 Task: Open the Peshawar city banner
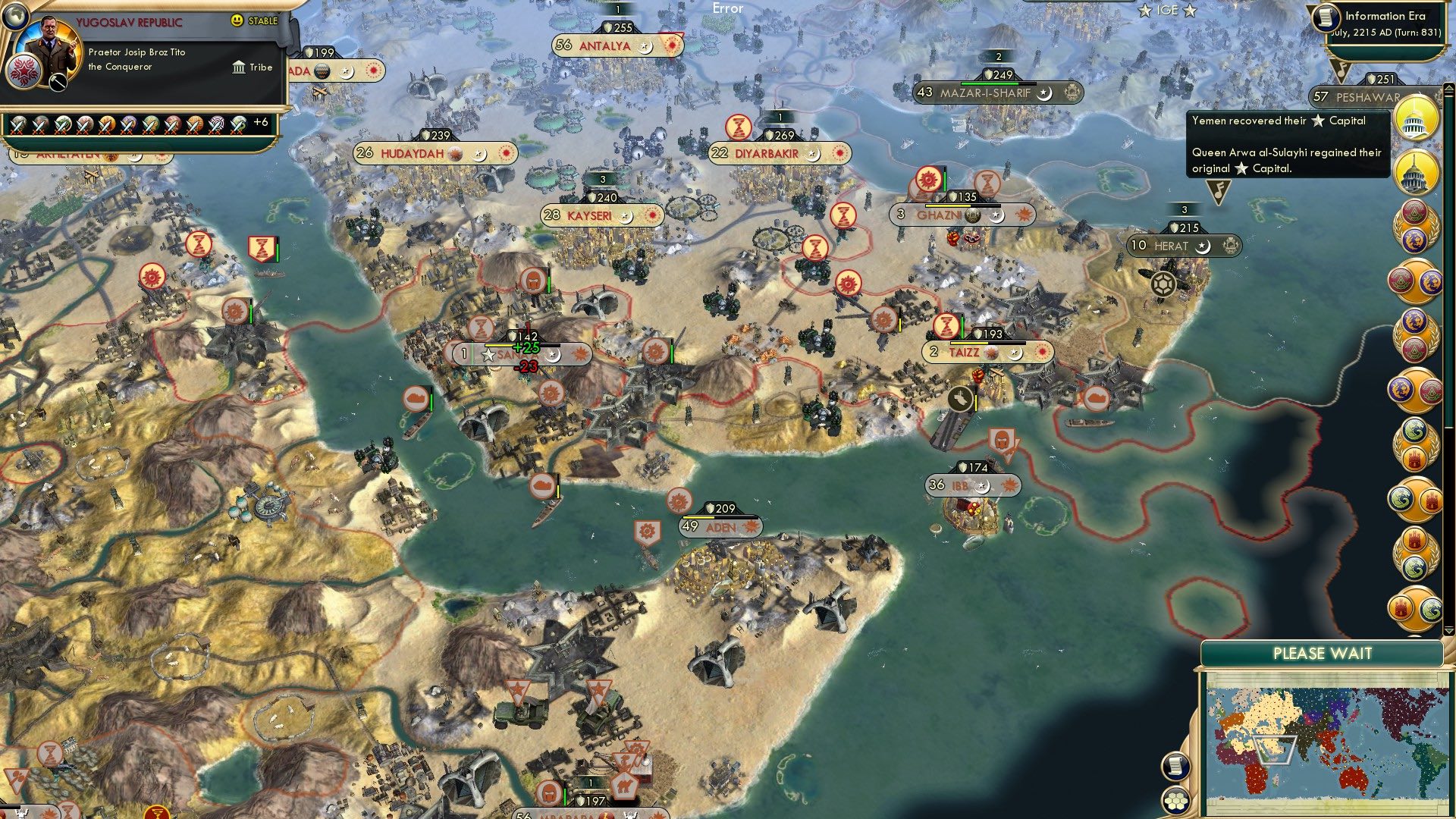click(1357, 97)
